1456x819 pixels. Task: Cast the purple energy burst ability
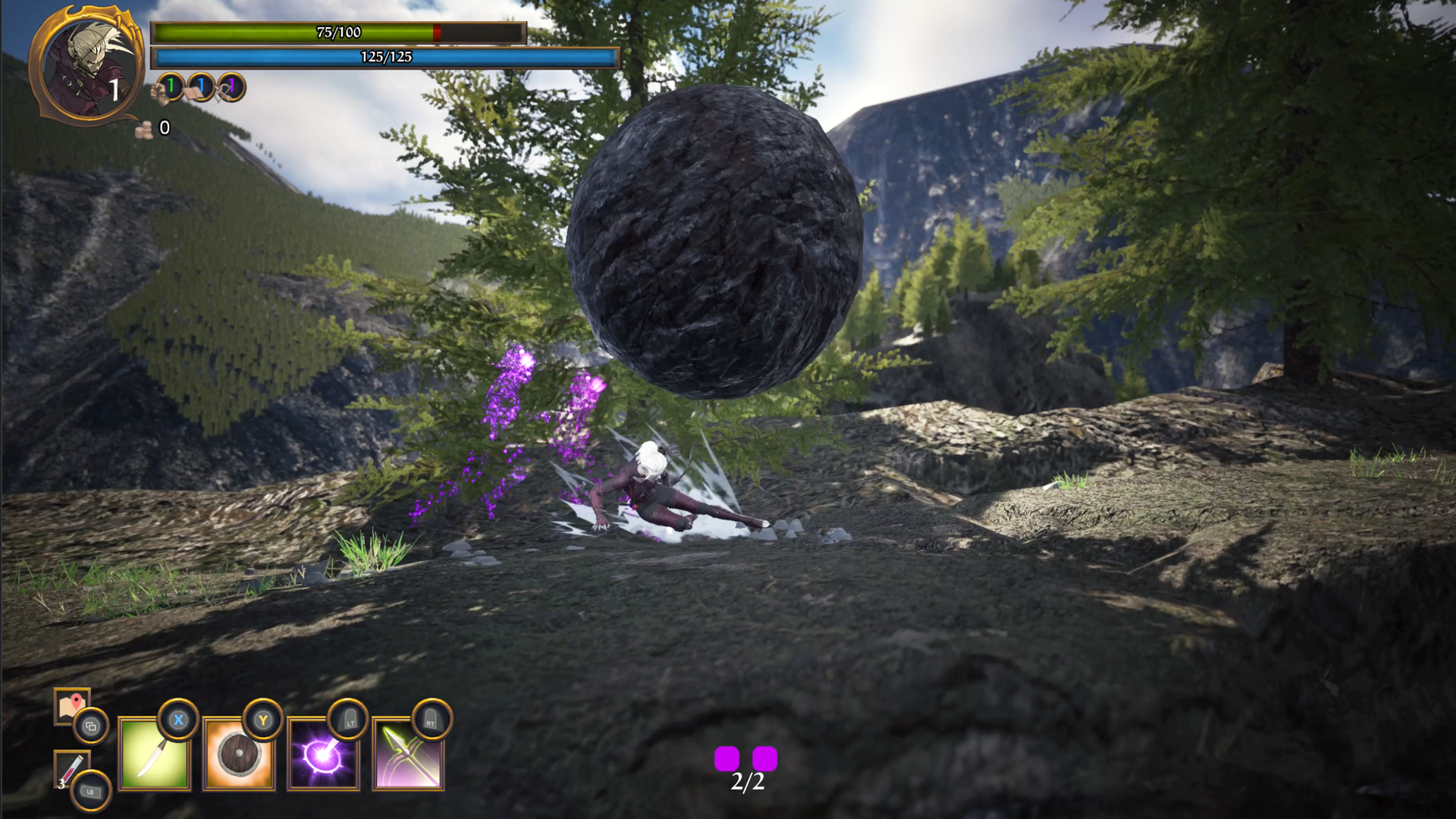point(324,755)
